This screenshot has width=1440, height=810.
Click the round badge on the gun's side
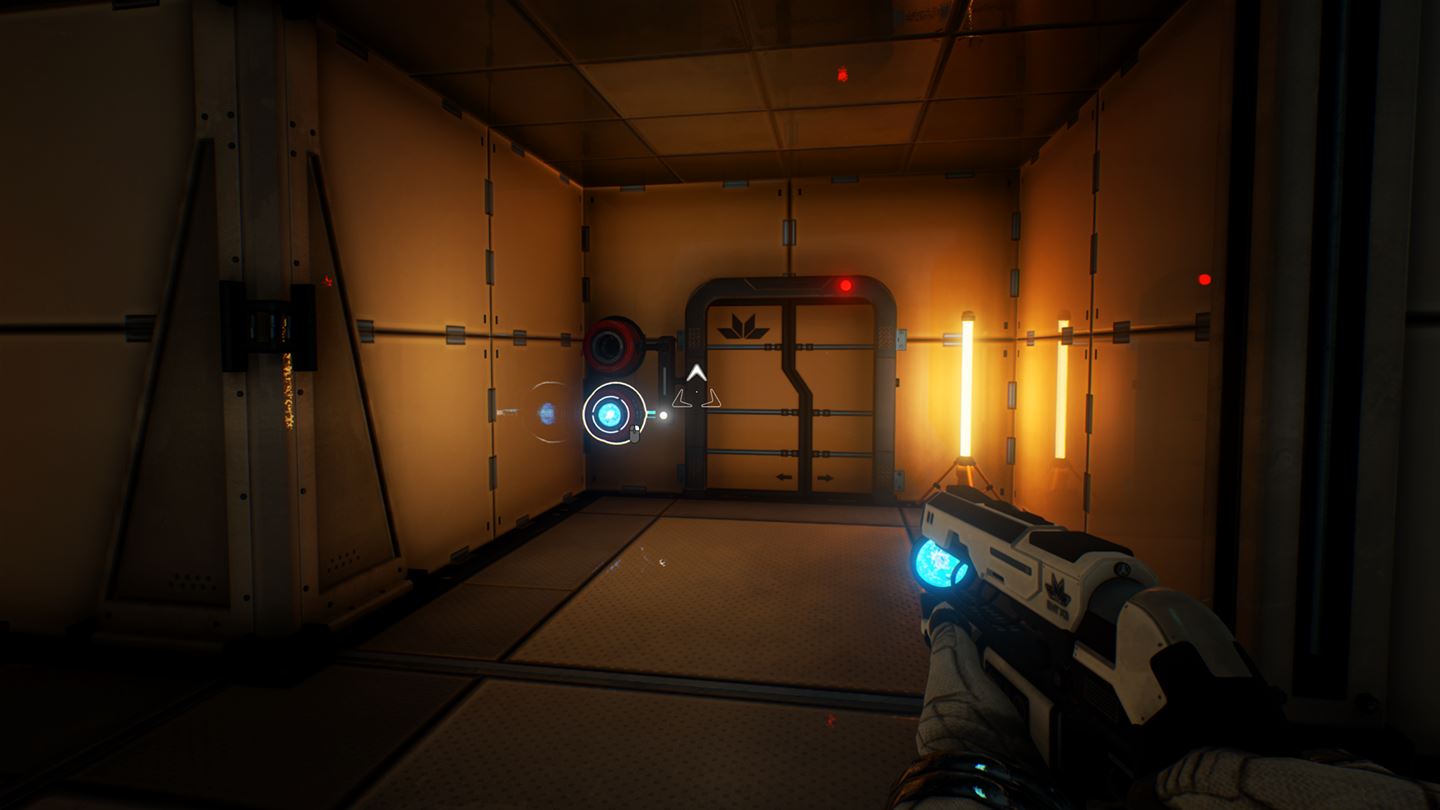point(1123,569)
